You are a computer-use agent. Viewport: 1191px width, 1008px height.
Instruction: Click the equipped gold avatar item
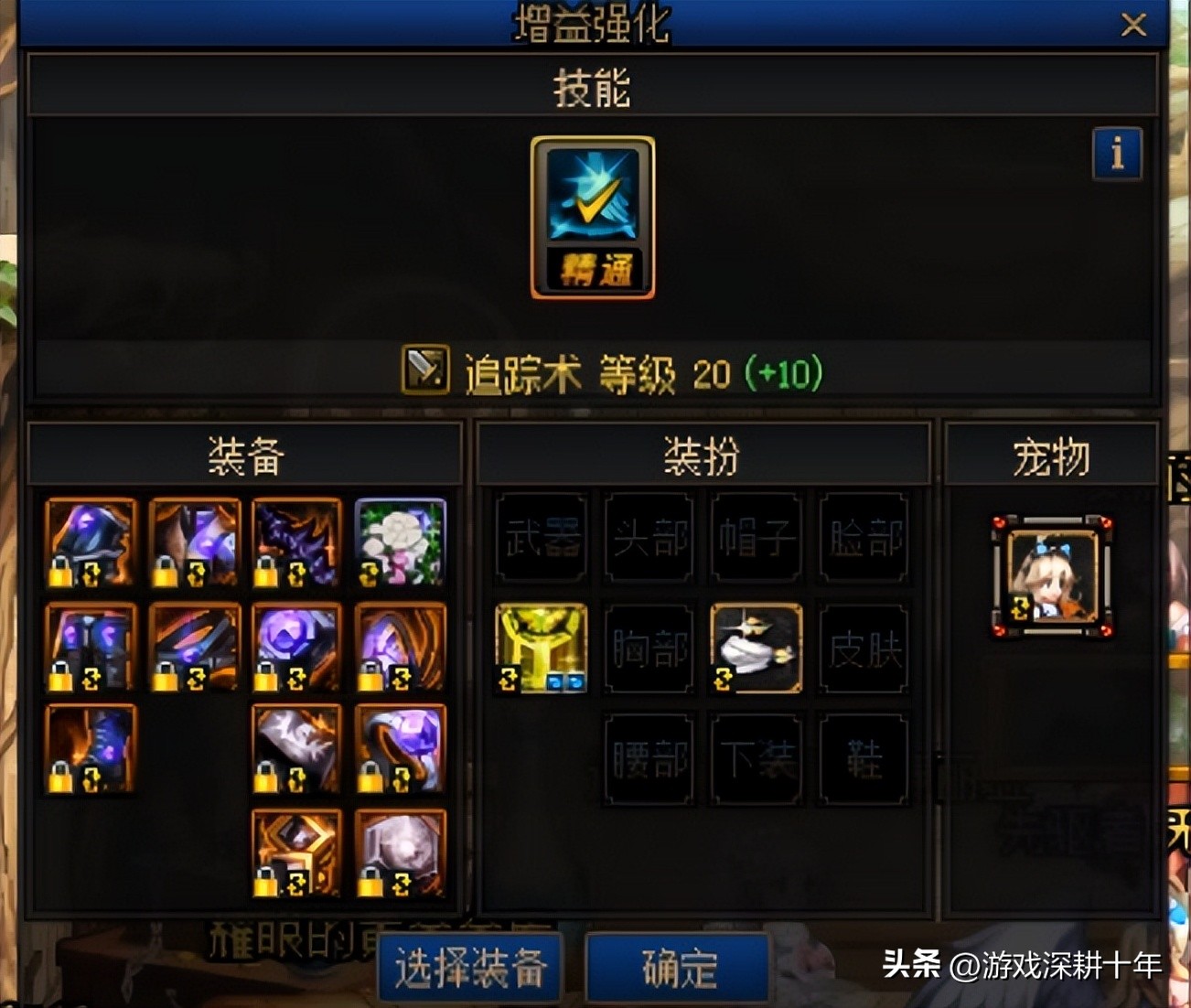[x=540, y=649]
